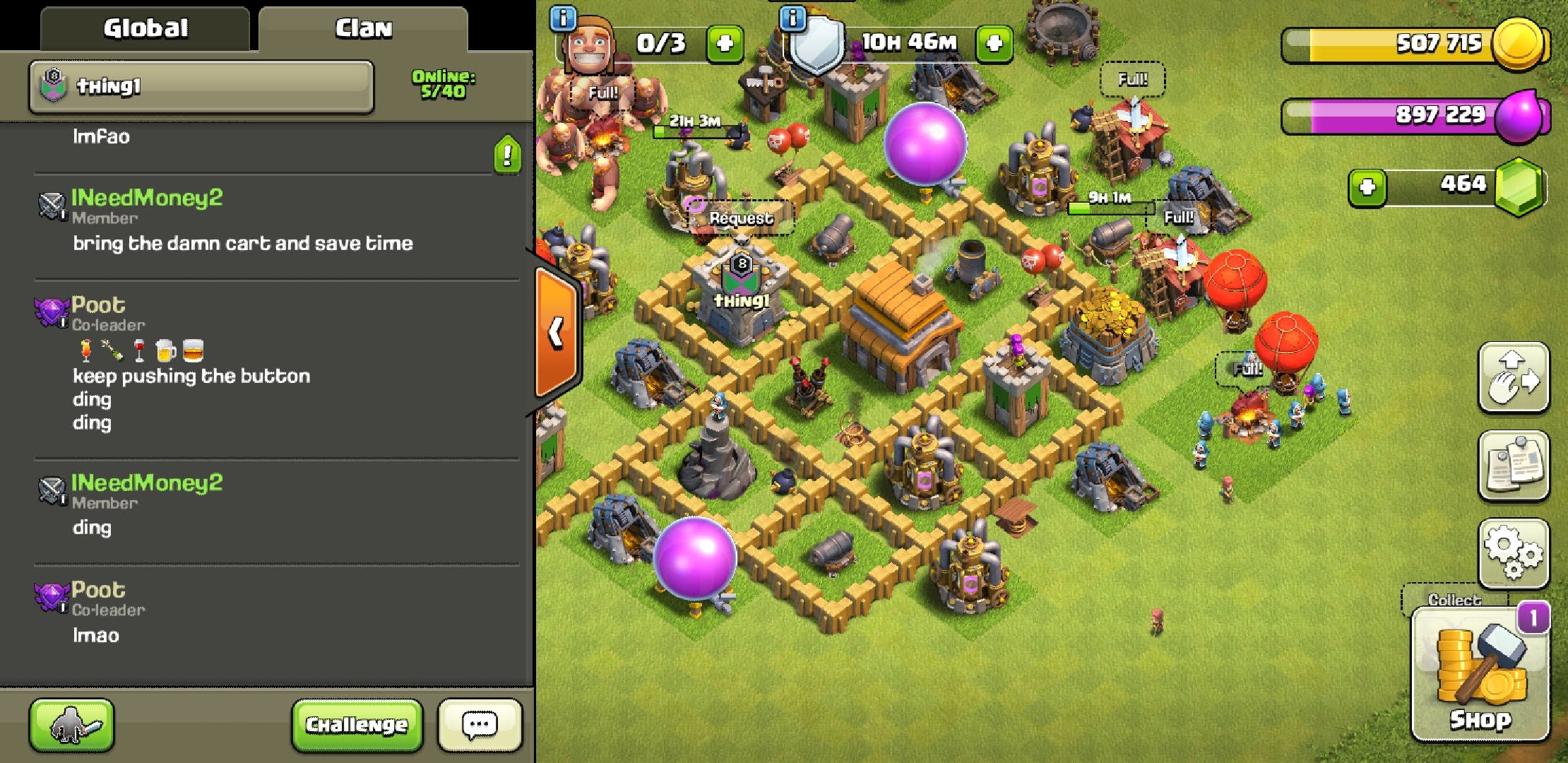The image size is (1568, 763).
Task: Tap the green exclamation notification icon
Action: coord(507,154)
